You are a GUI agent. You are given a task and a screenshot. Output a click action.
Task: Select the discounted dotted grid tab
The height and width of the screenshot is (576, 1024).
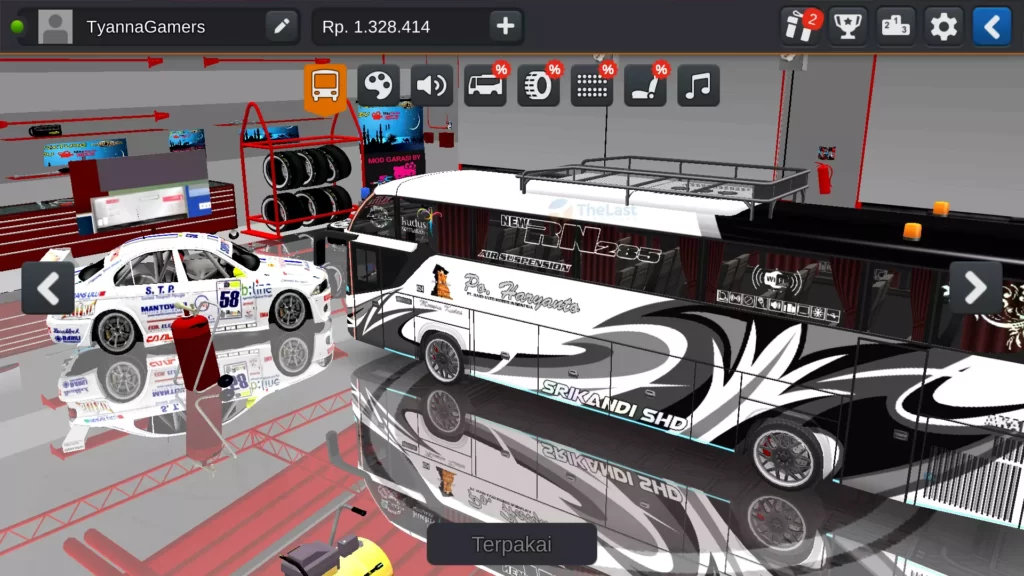592,86
